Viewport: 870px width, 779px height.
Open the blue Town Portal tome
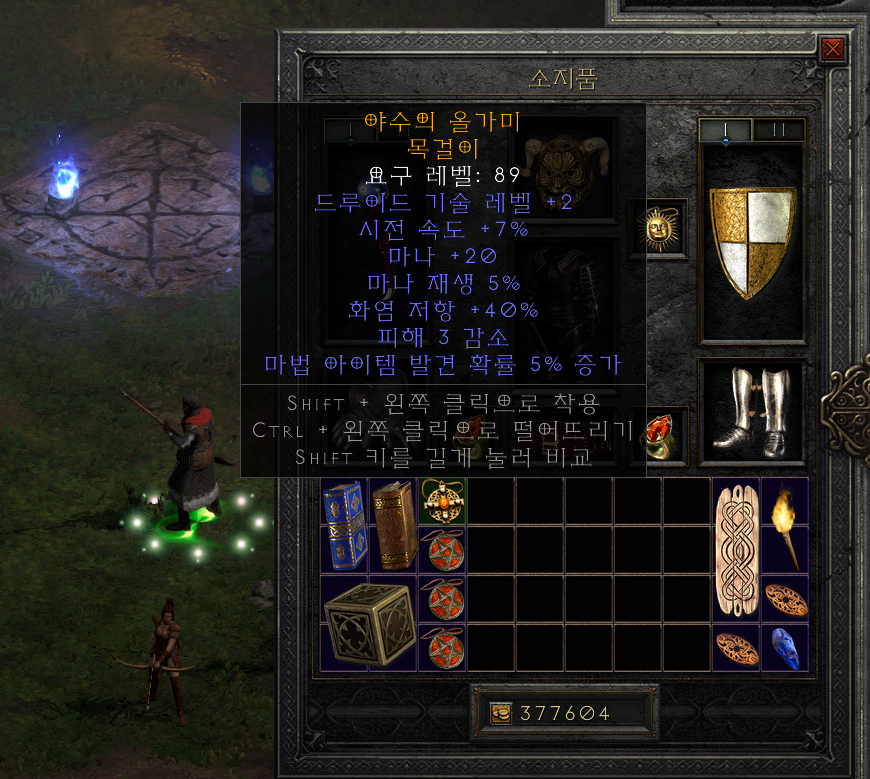click(x=344, y=525)
